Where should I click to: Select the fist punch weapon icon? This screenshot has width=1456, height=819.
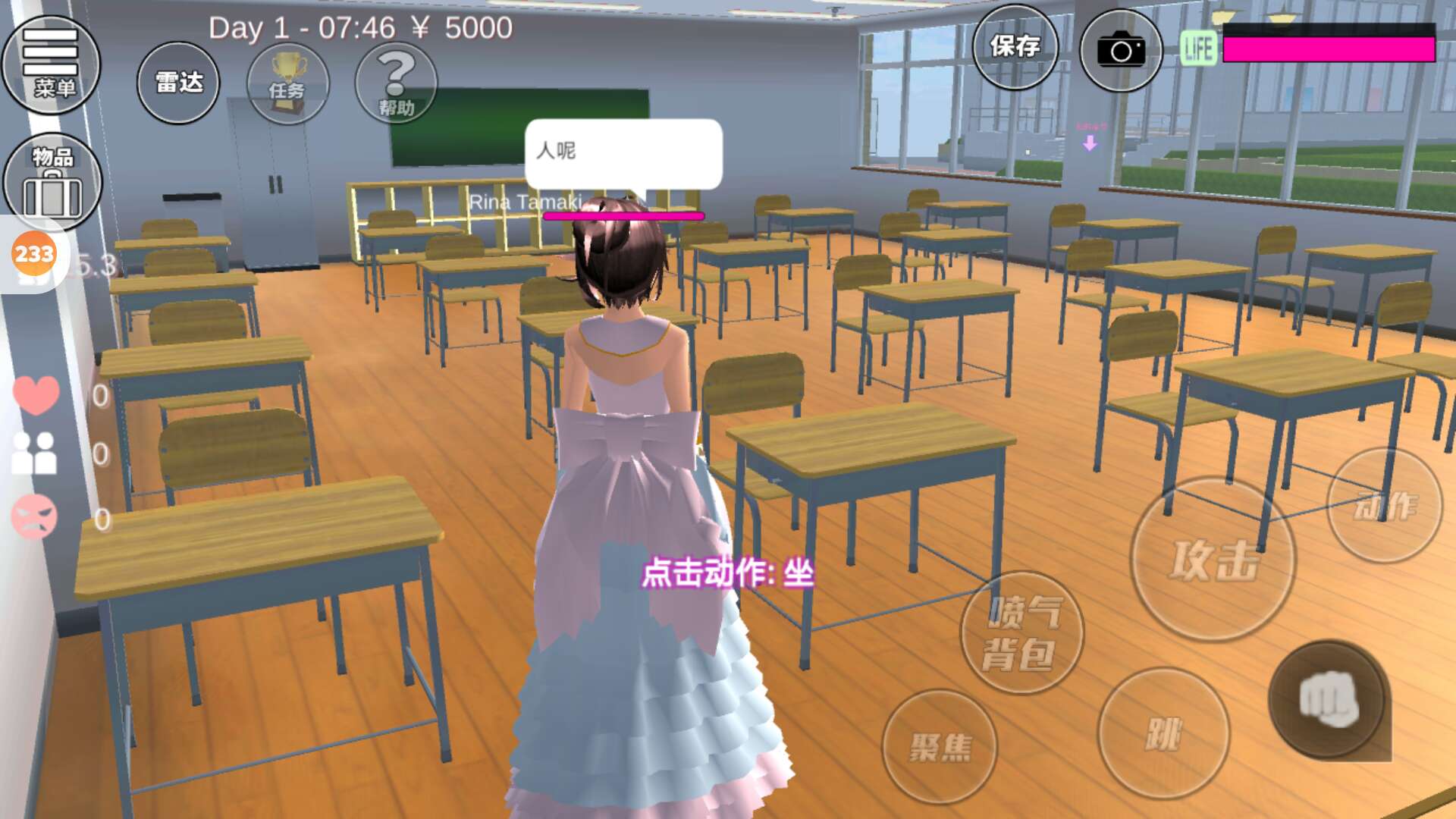1329,700
